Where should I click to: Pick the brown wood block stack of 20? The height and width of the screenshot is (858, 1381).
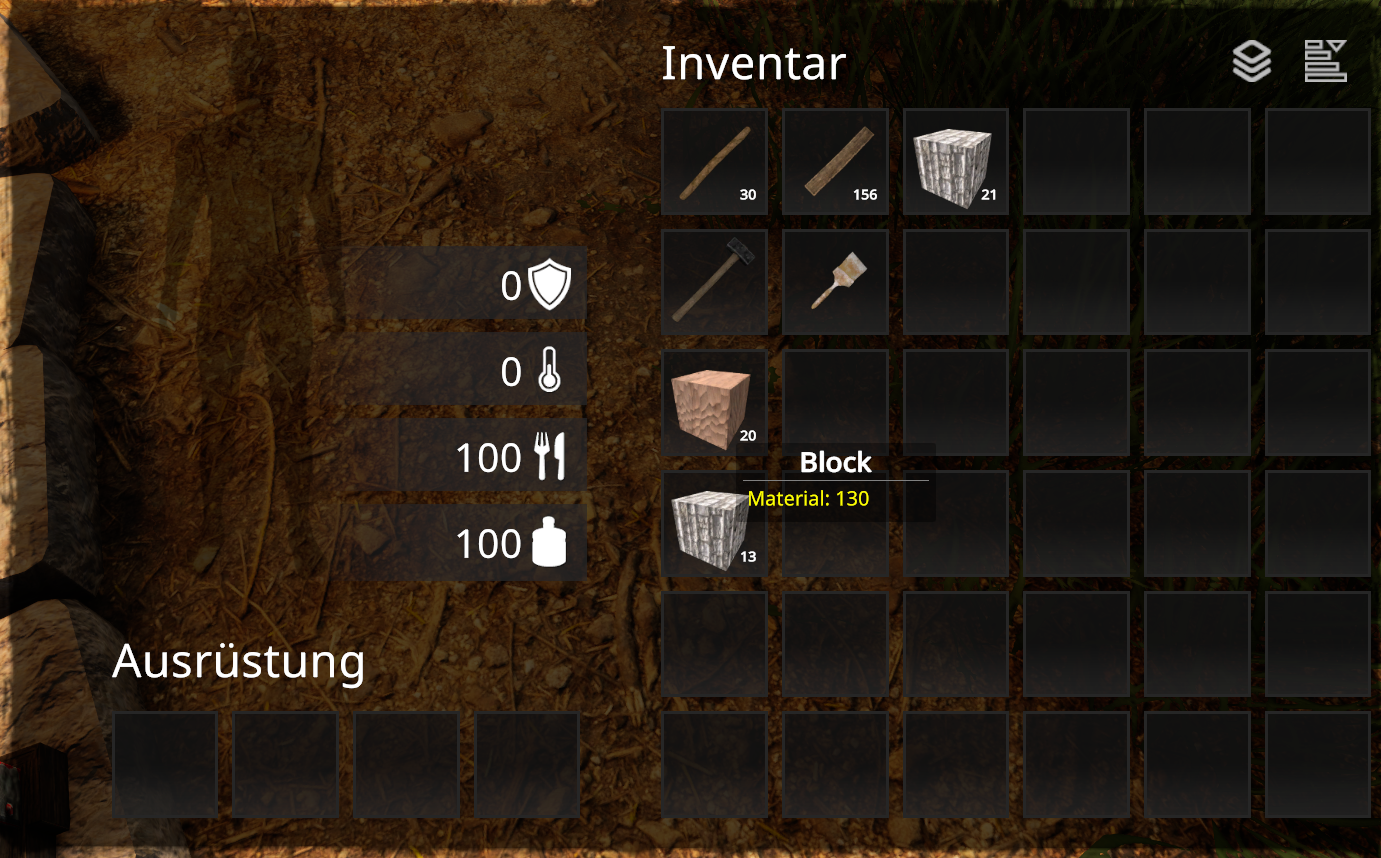click(714, 403)
